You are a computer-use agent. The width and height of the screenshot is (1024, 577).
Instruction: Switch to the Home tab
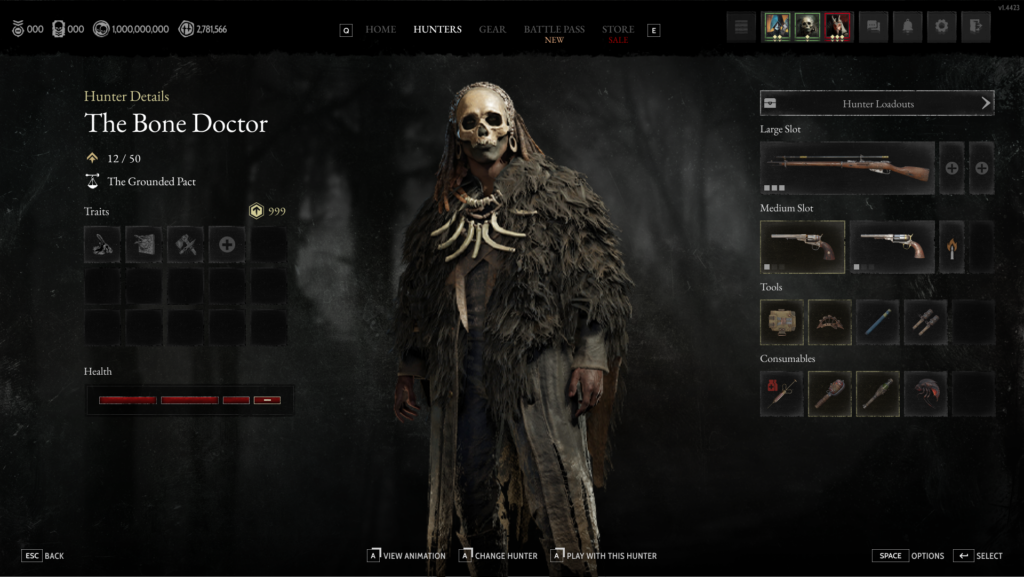(x=380, y=30)
